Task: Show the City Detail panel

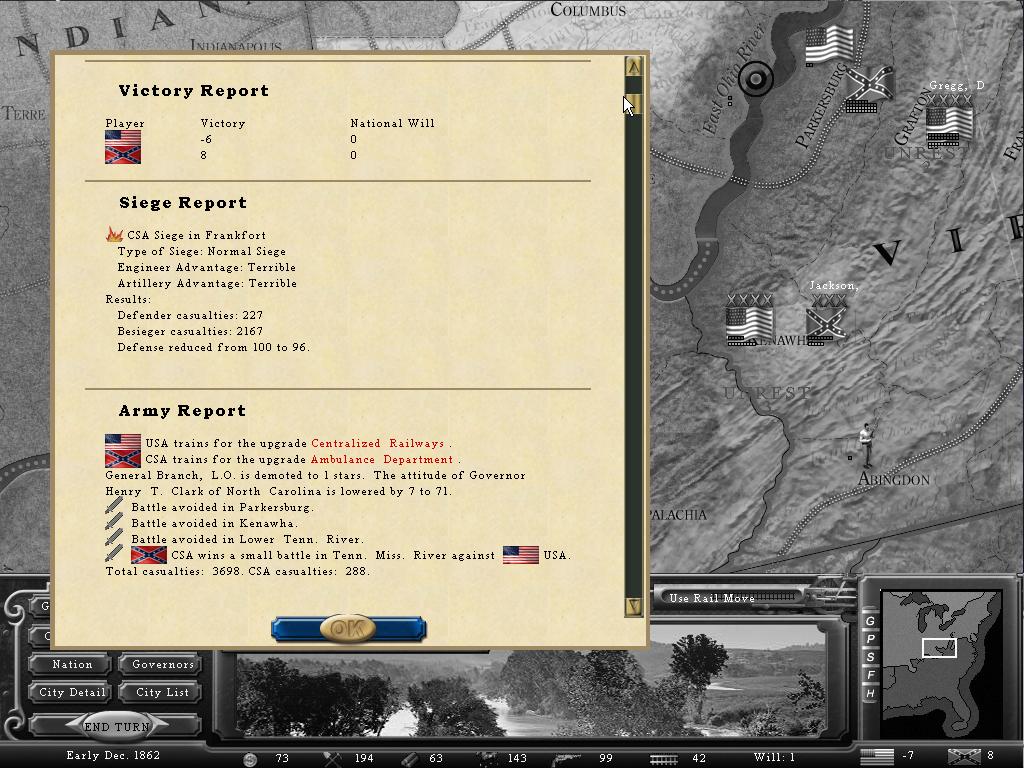Action: coord(72,692)
